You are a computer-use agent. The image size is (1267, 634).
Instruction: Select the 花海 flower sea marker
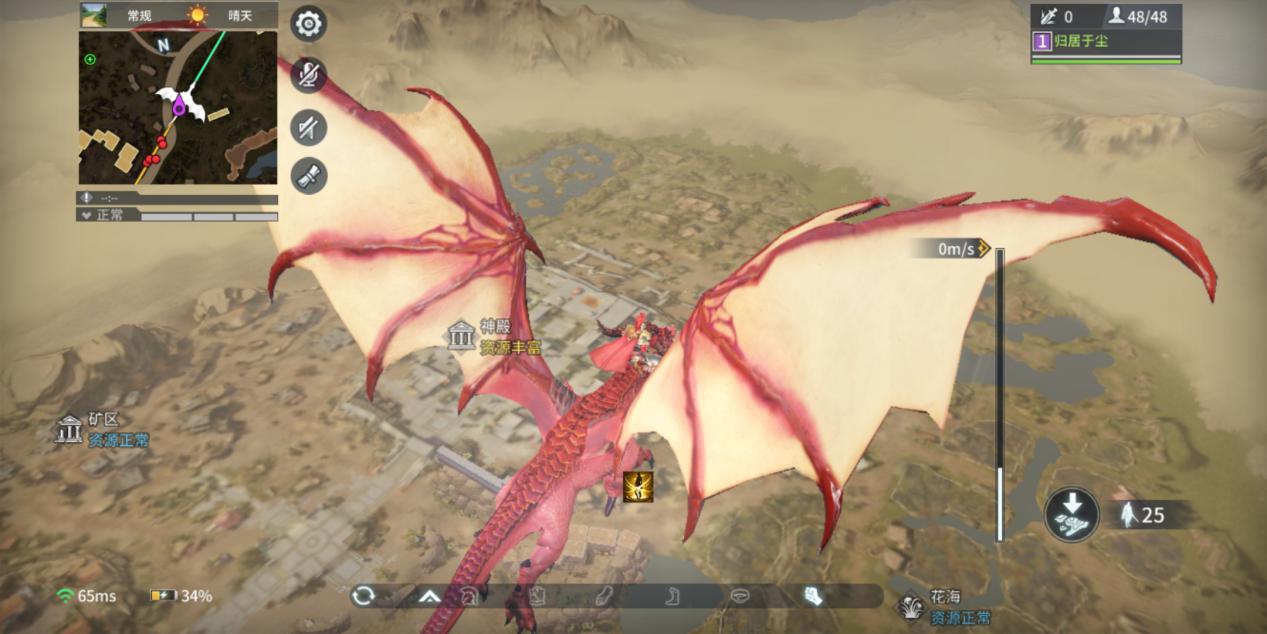911,606
